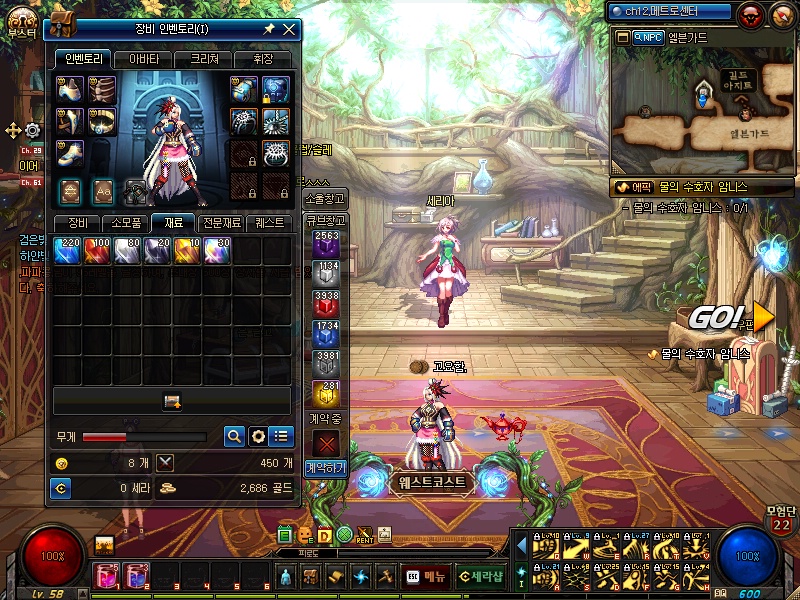This screenshot has height=600, width=800.
Task: Click the magnifying glass search button
Action: 233,436
